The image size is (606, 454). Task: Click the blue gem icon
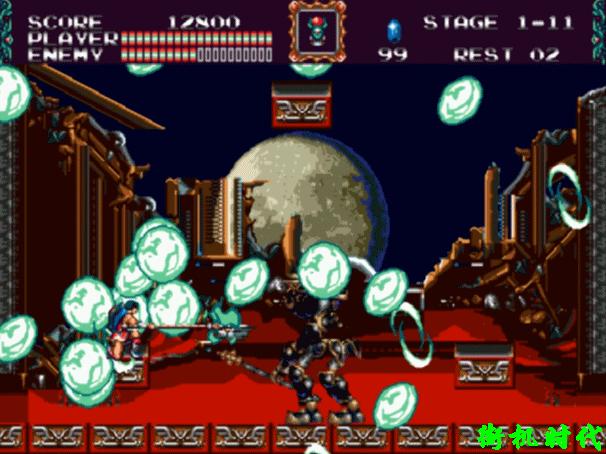click(x=391, y=27)
